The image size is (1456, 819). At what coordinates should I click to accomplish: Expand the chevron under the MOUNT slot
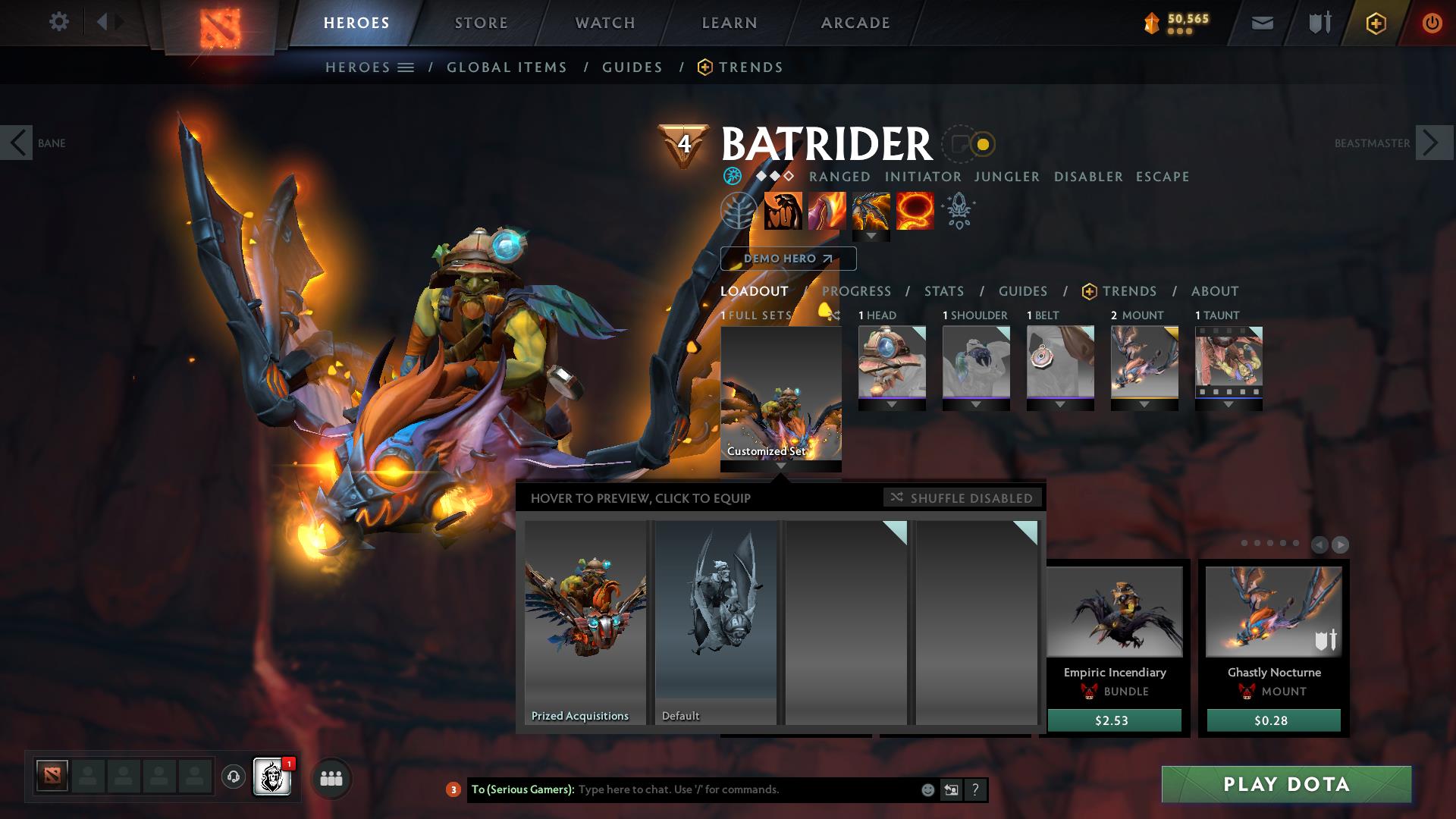pyautogui.click(x=1144, y=404)
